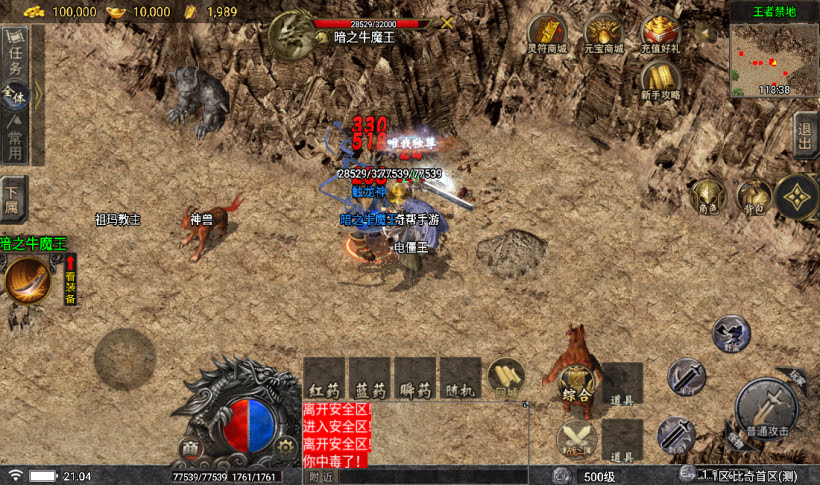Open the 充值好礼 recharge gifts
Viewport: 820px width, 485px height.
coord(661,35)
